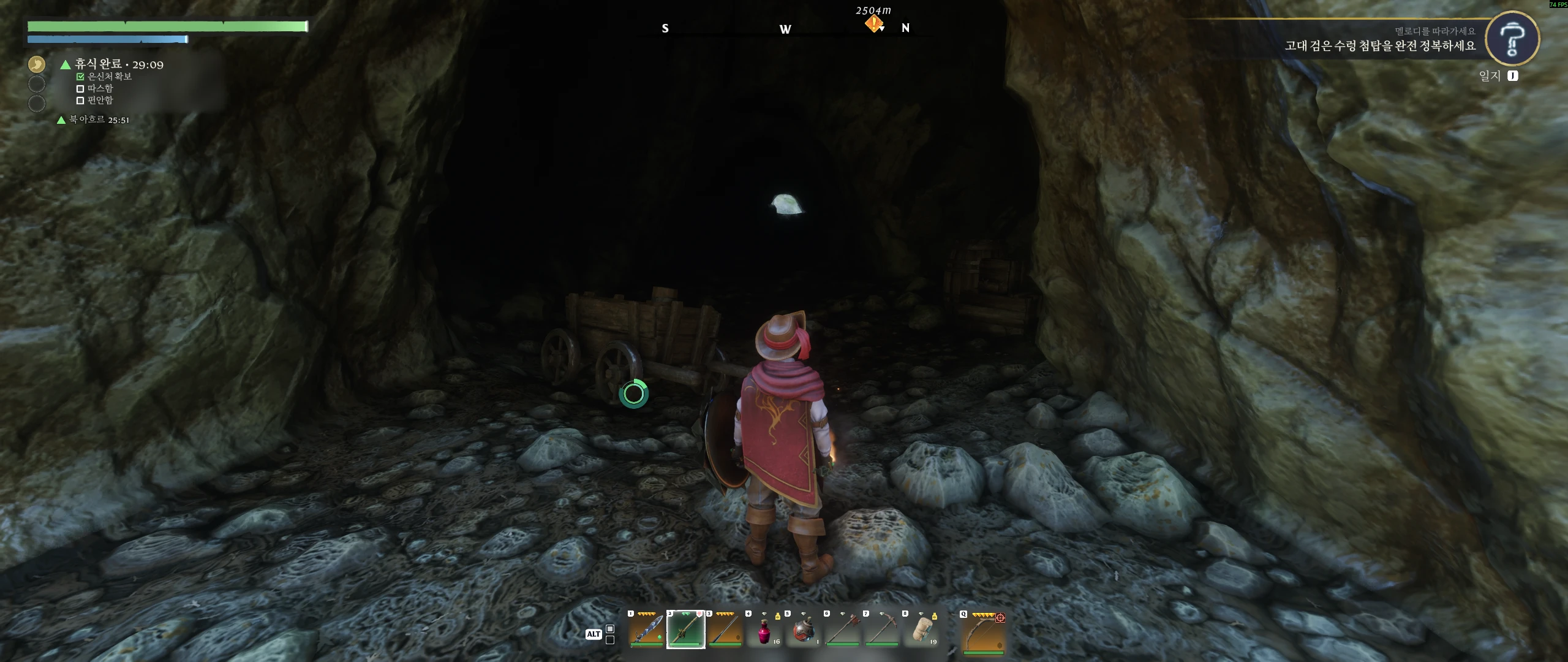This screenshot has width=1568, height=662.
Task: Choose the highlighted staff in slot 2
Action: click(x=685, y=630)
